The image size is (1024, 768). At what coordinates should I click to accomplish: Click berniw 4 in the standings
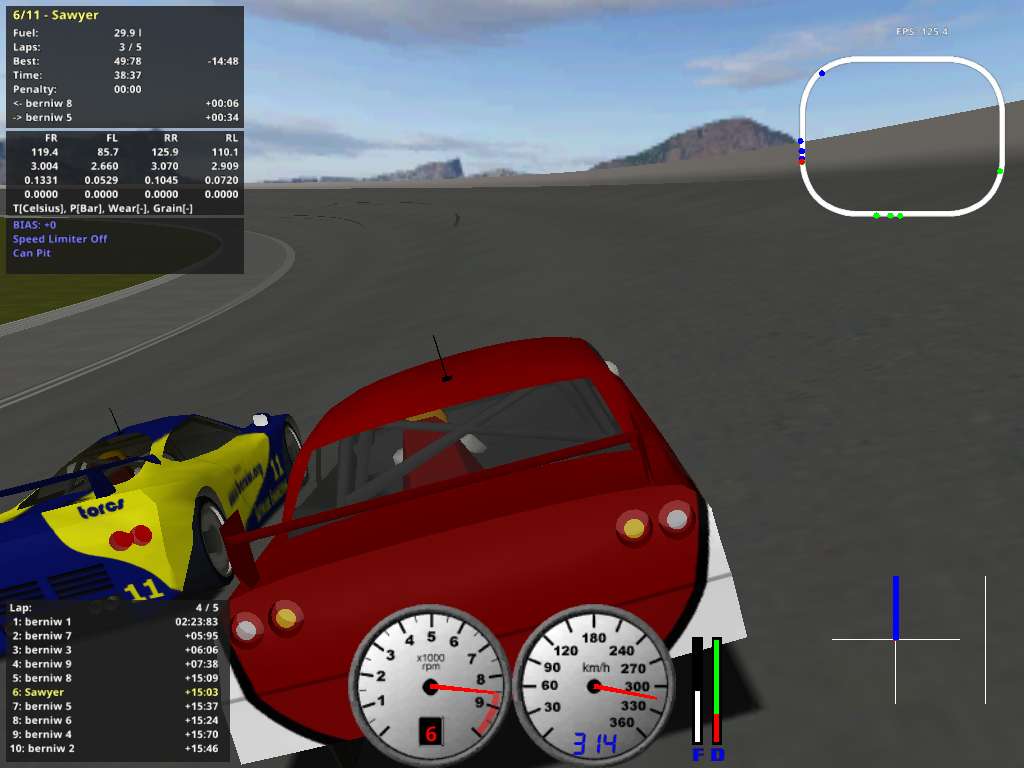click(x=117, y=734)
